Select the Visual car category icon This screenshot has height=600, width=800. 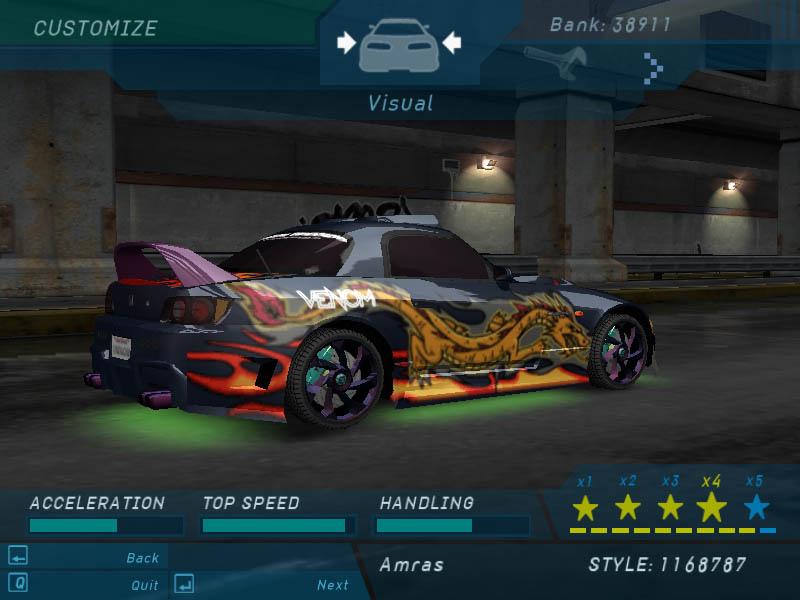tap(398, 44)
